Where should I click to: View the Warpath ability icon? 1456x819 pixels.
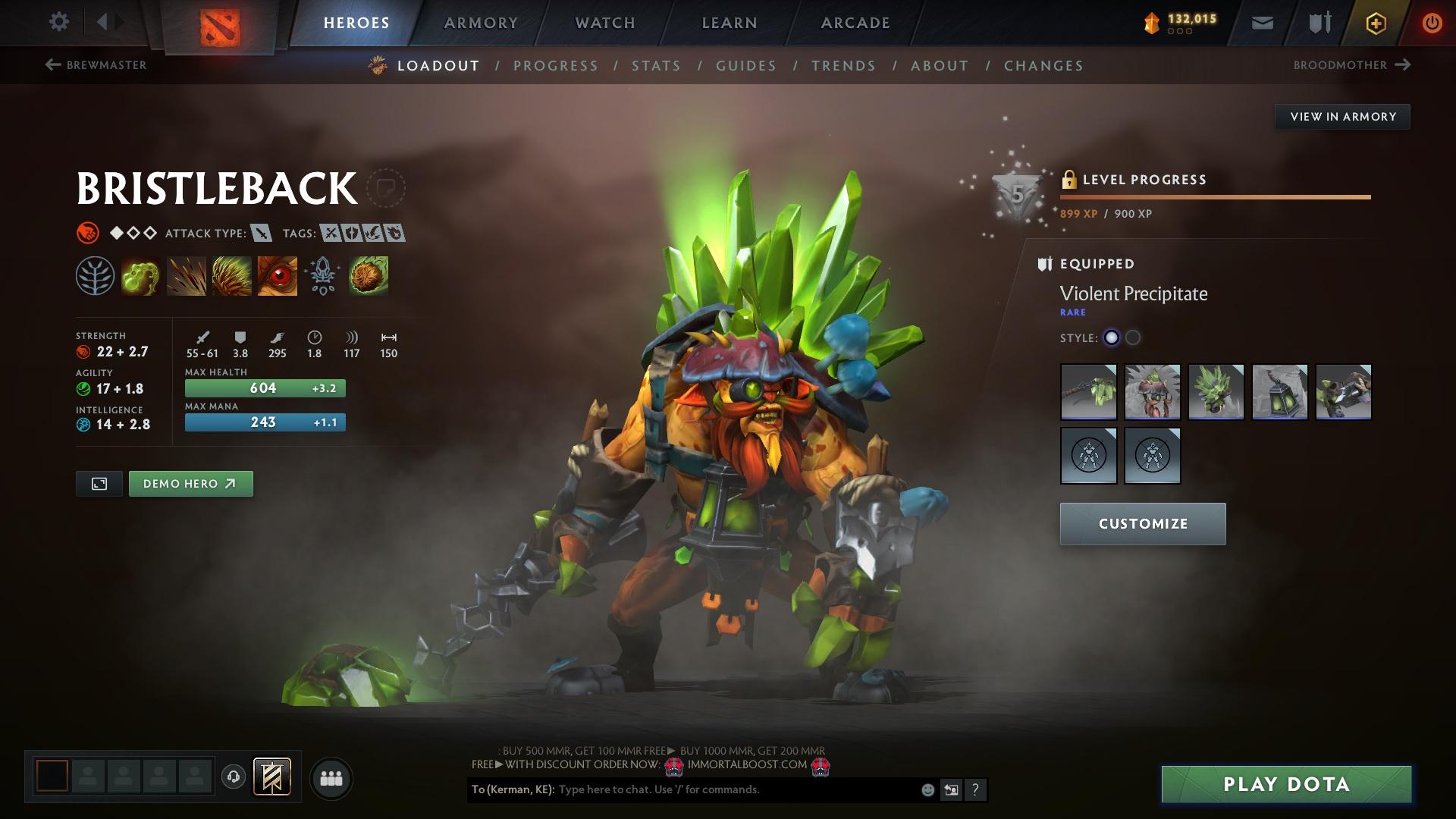(x=277, y=276)
